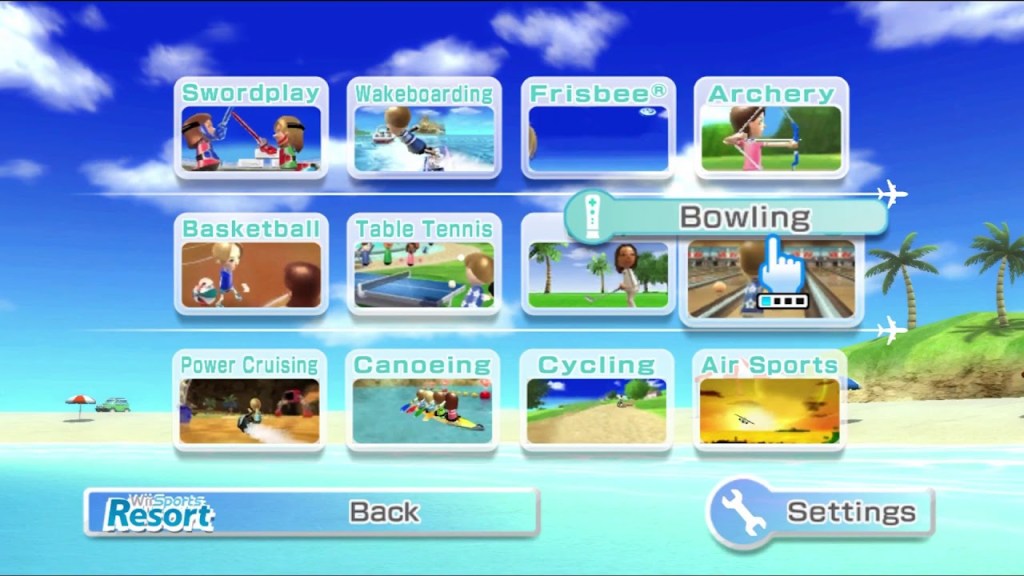The image size is (1024, 576).
Task: Choose the tile with the Mii golfing
Action: (598, 274)
